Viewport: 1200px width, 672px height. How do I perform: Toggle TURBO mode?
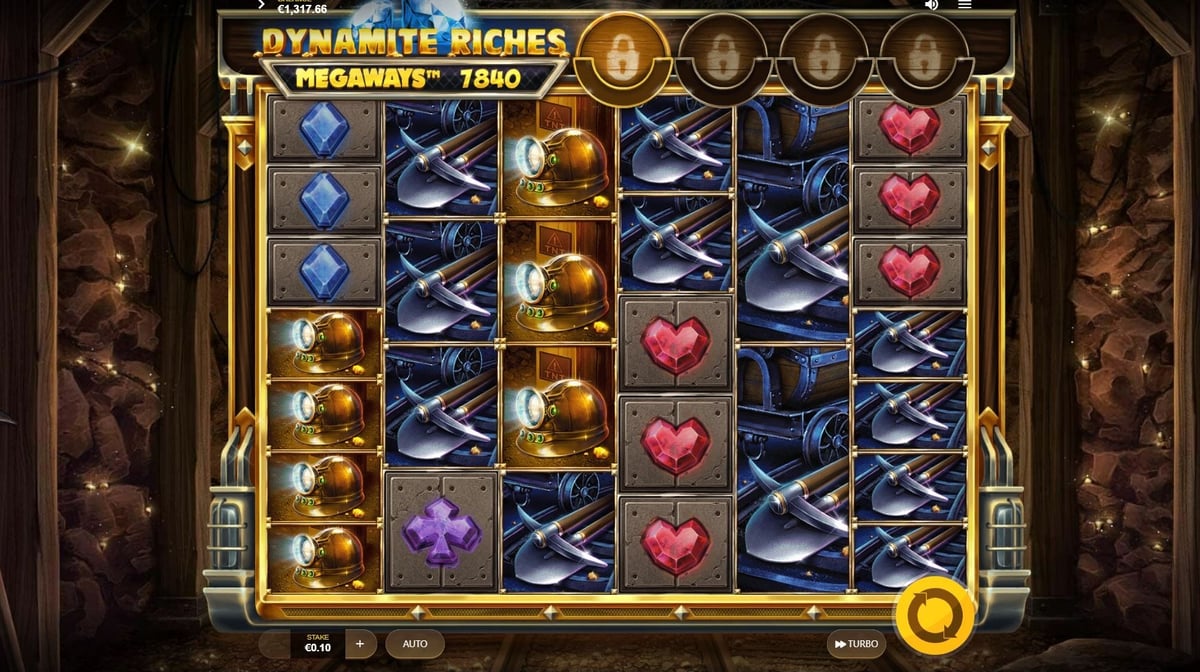coord(856,644)
